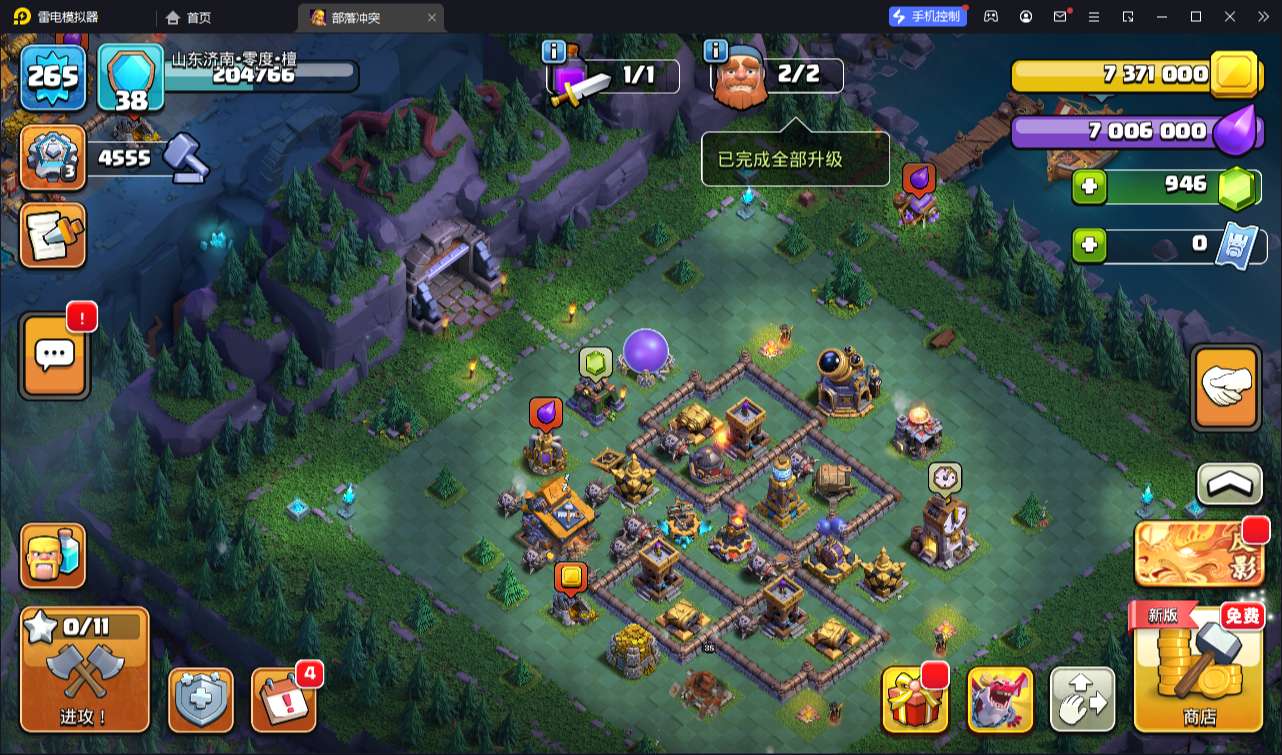Collapse the side panel with the up arrow
Screen dimensions: 1282x755
(x=1229, y=485)
